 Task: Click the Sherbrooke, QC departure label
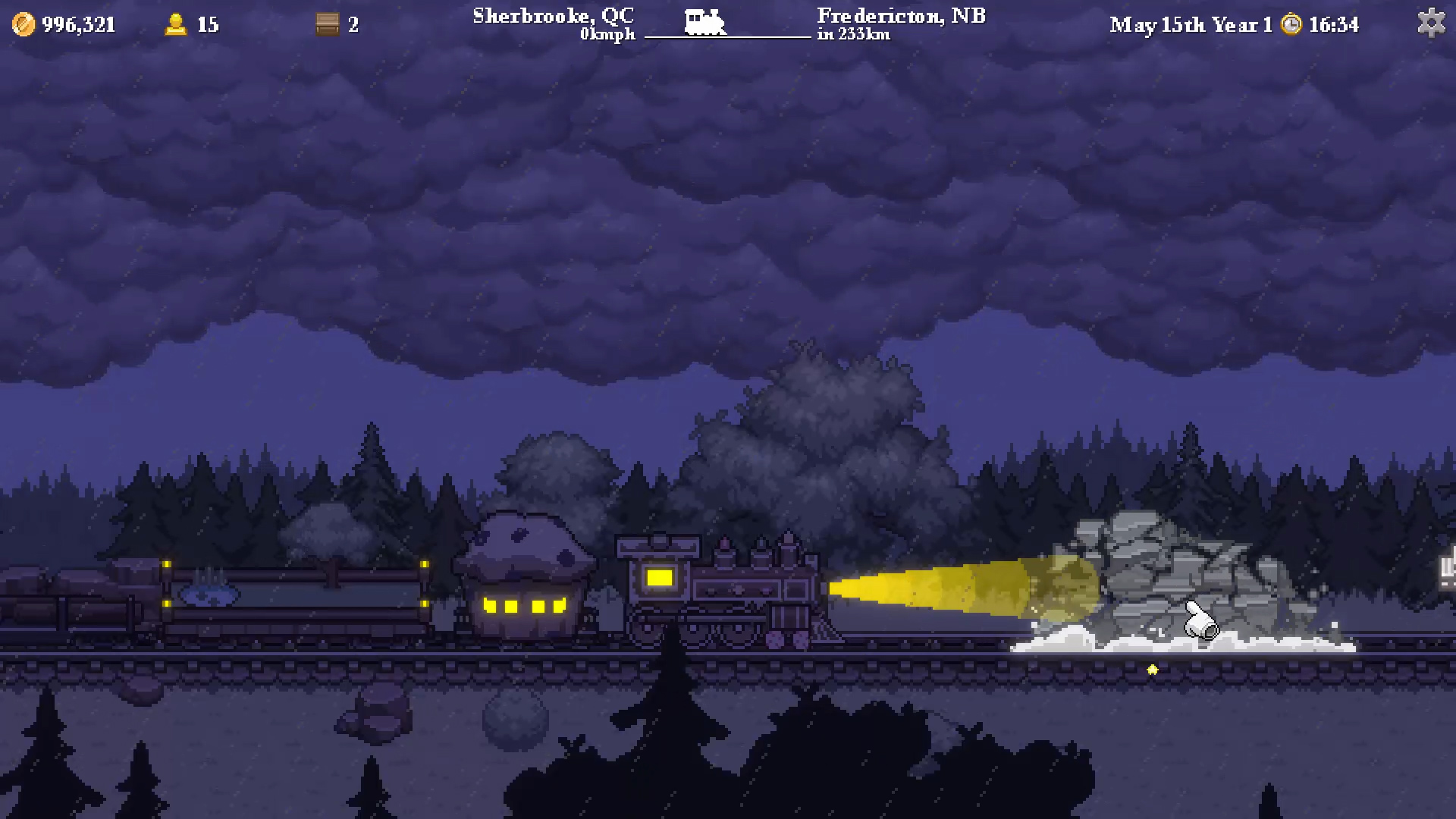[552, 15]
